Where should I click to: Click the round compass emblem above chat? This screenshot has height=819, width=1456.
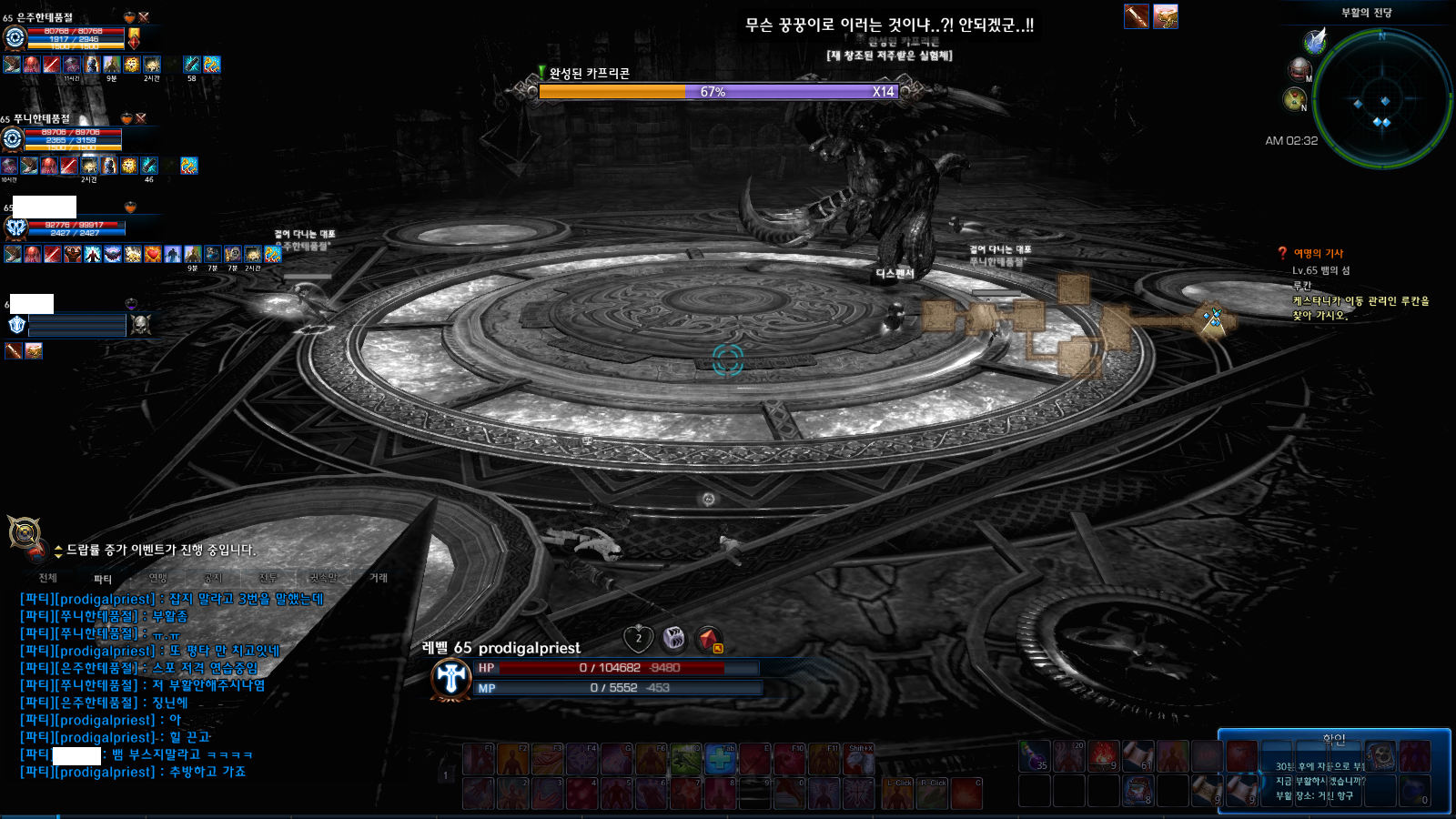pyautogui.click(x=24, y=532)
